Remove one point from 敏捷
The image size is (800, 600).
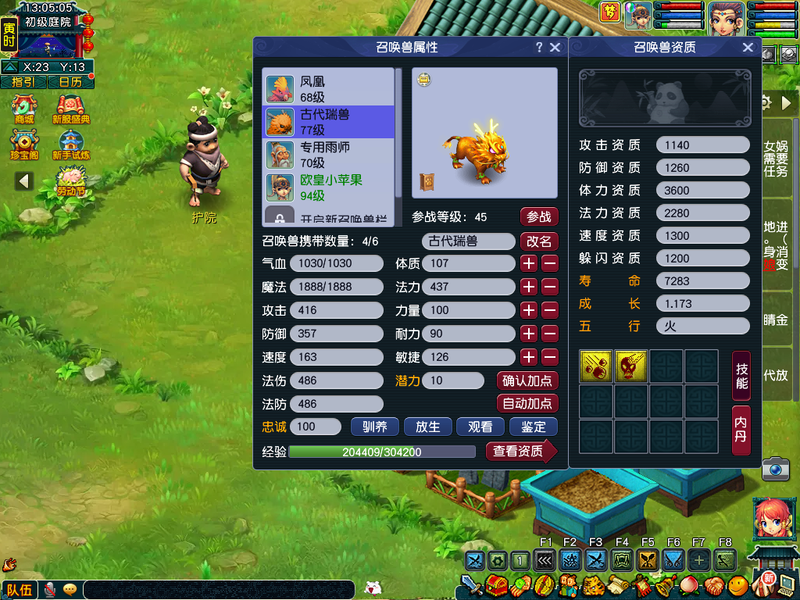(550, 357)
